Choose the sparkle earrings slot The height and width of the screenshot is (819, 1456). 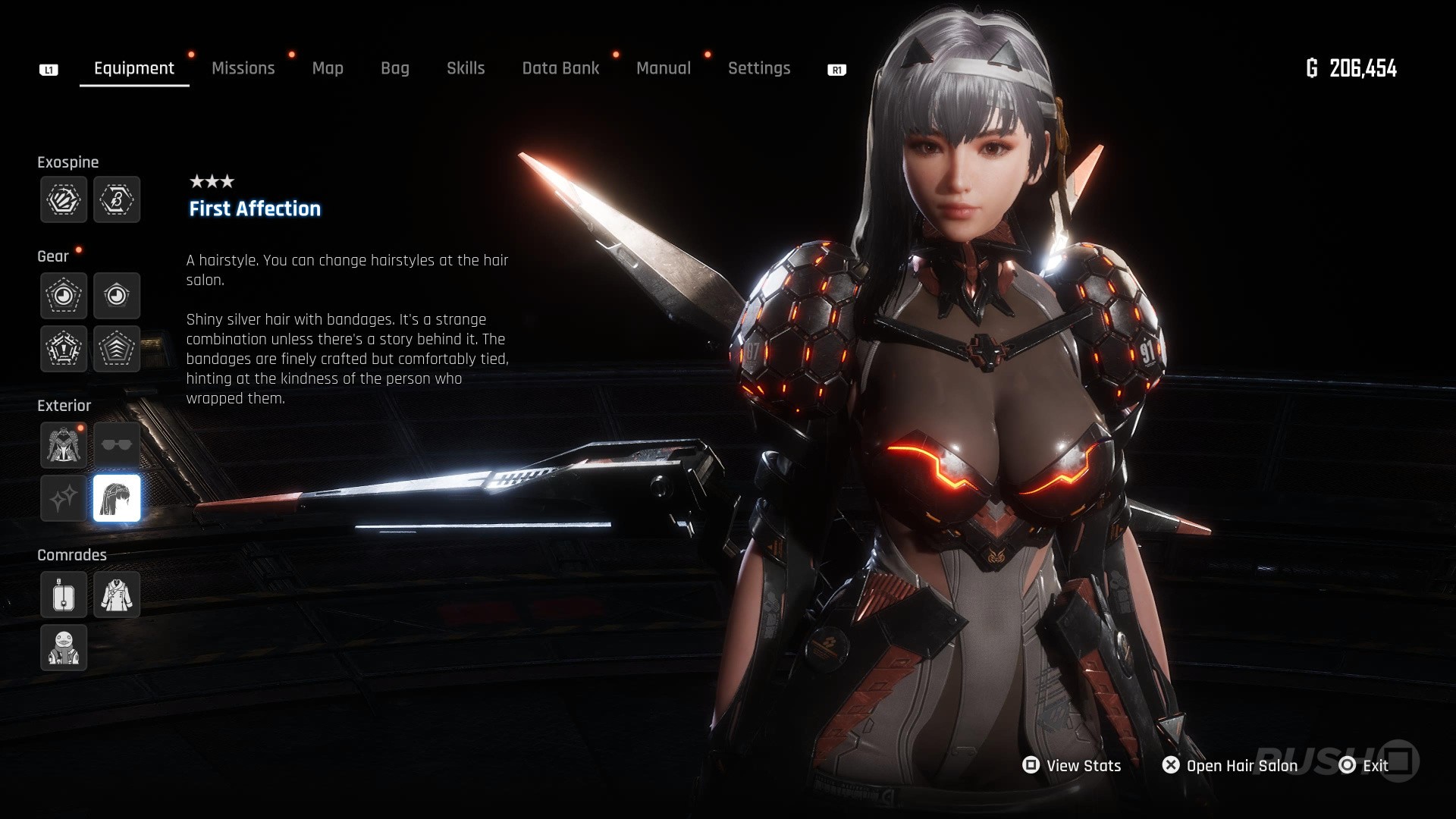(64, 498)
